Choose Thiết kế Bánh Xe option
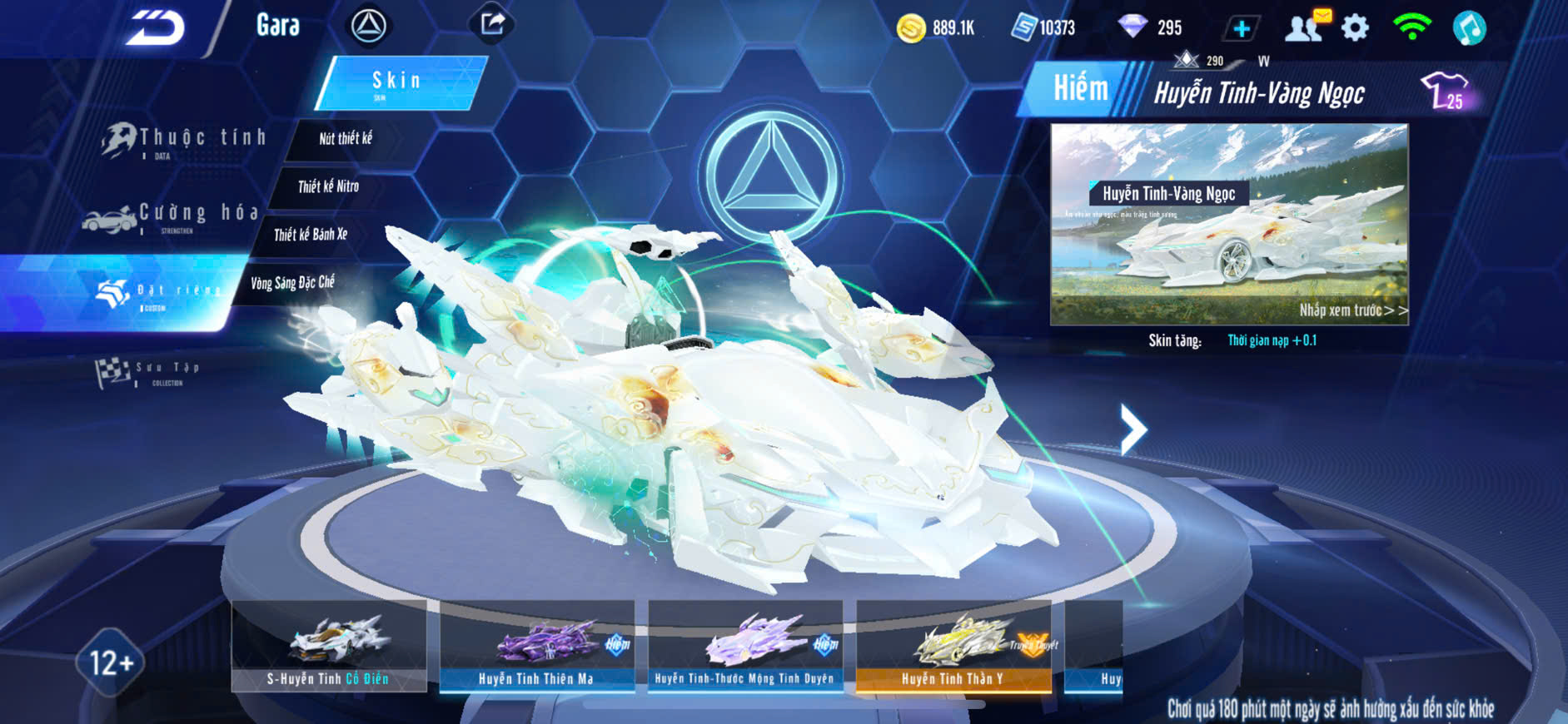This screenshot has height=724, width=1568. point(311,235)
